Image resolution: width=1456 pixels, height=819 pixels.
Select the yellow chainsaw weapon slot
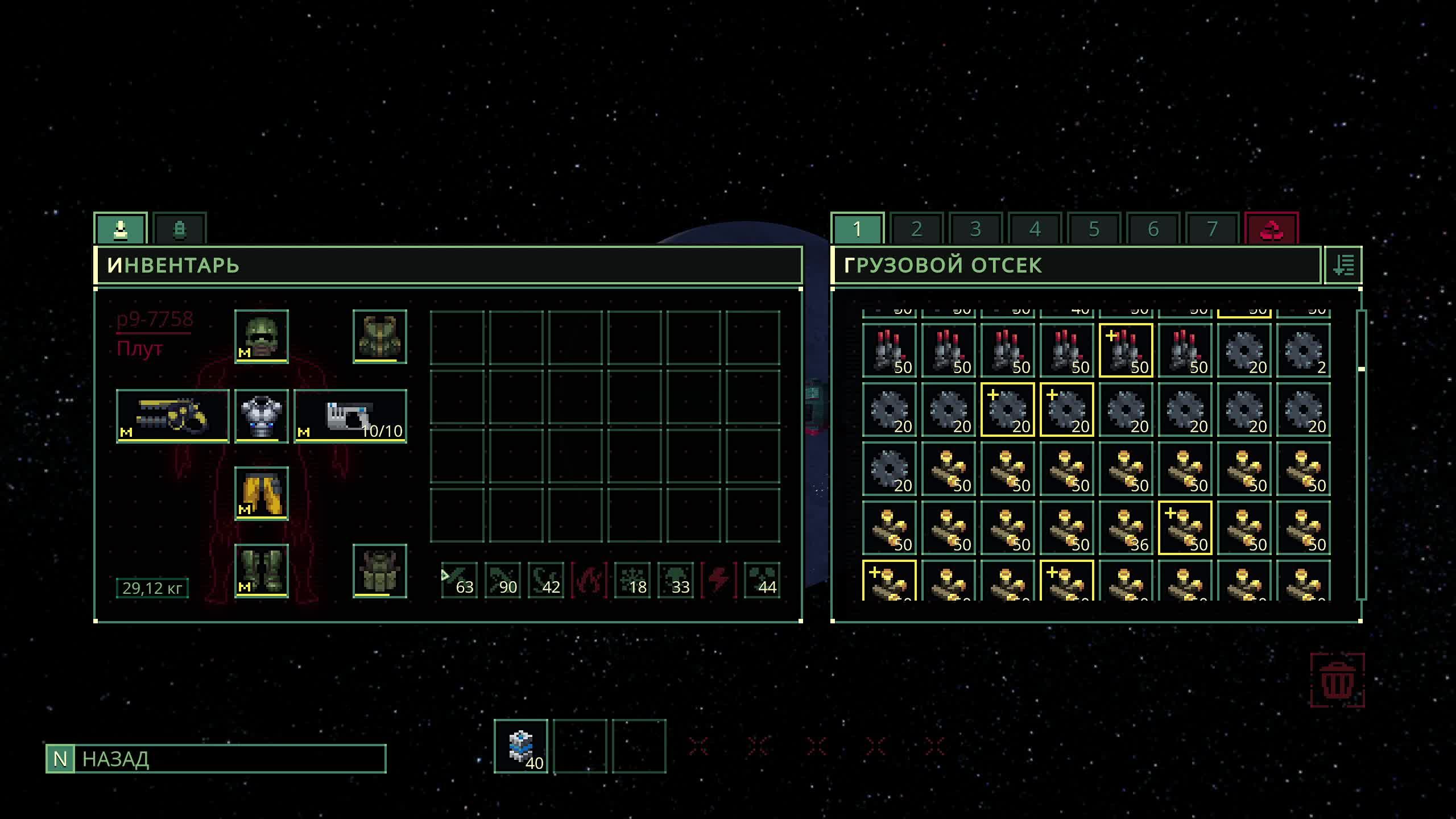click(172, 416)
